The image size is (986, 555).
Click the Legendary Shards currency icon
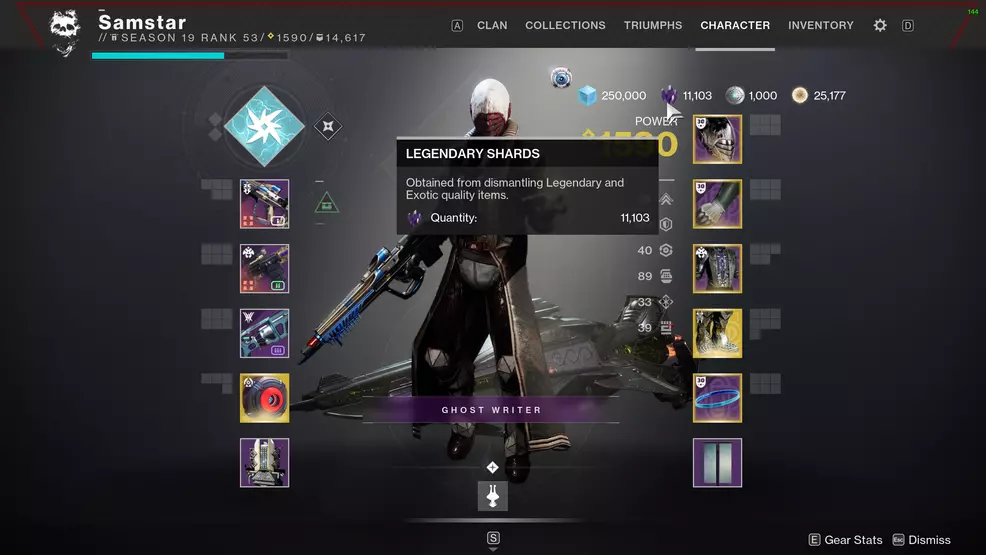(x=668, y=95)
